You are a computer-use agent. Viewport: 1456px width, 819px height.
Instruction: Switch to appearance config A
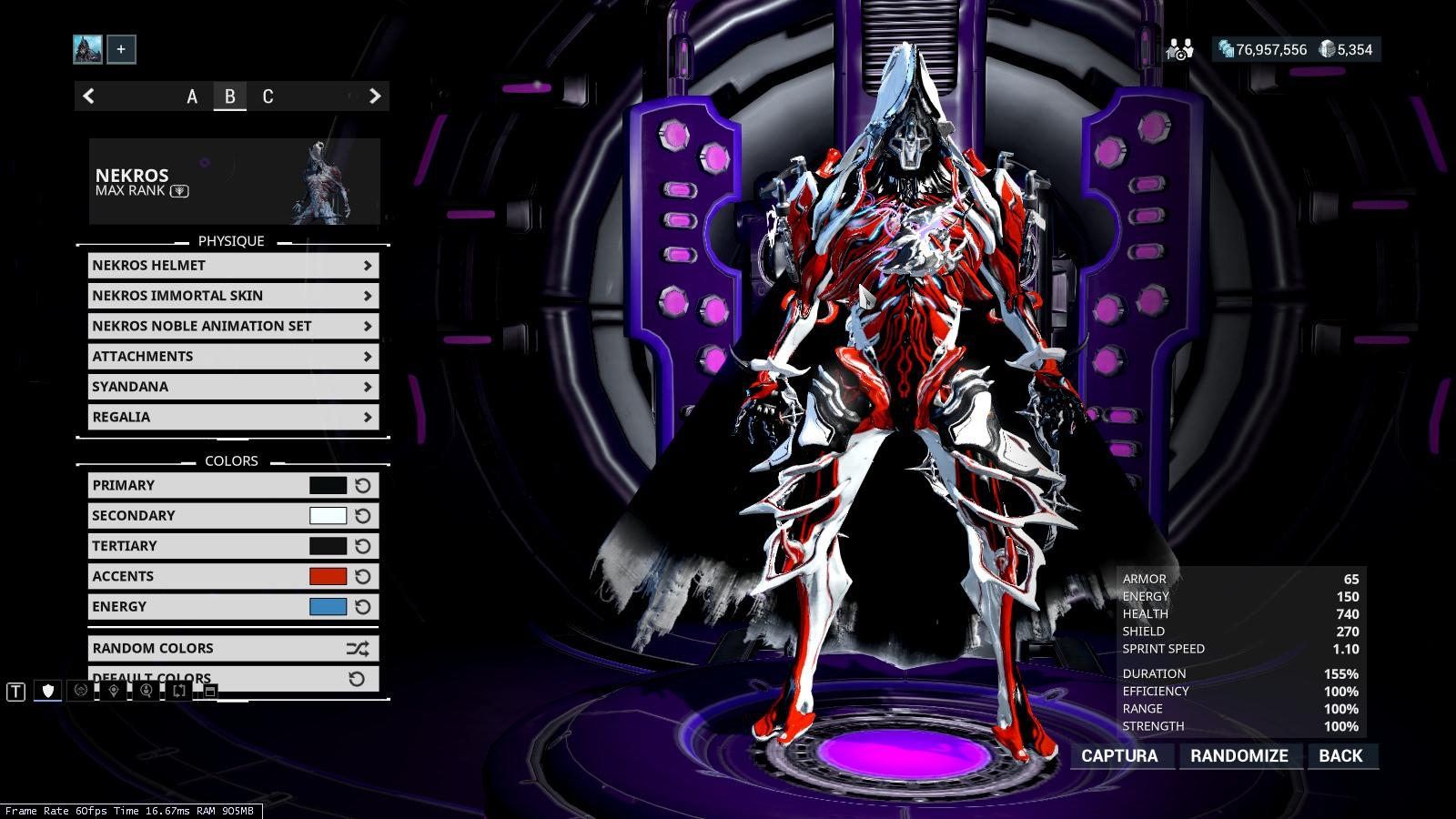[x=192, y=96]
